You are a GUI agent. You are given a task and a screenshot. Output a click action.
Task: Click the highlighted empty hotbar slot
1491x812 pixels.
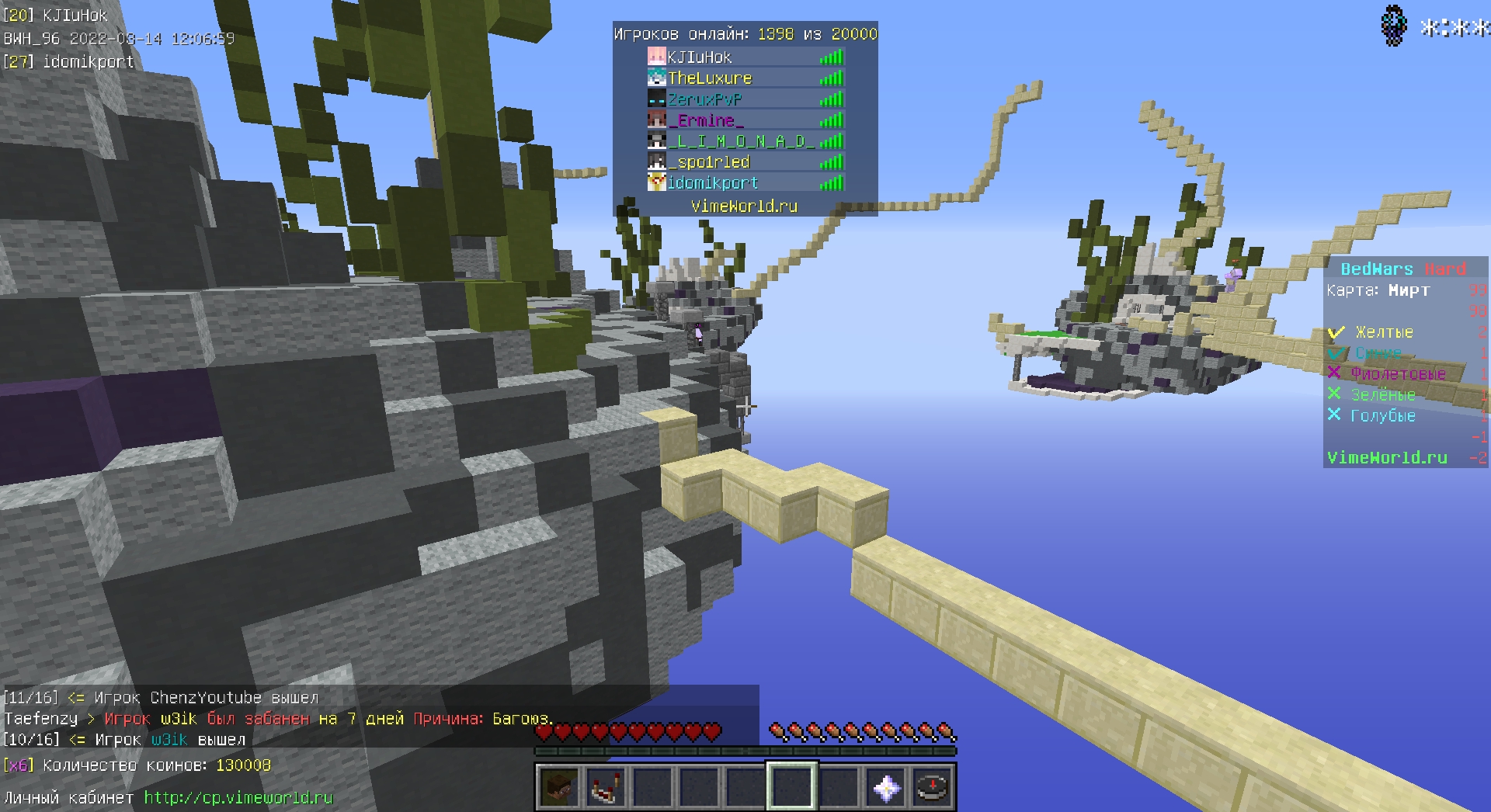click(792, 788)
